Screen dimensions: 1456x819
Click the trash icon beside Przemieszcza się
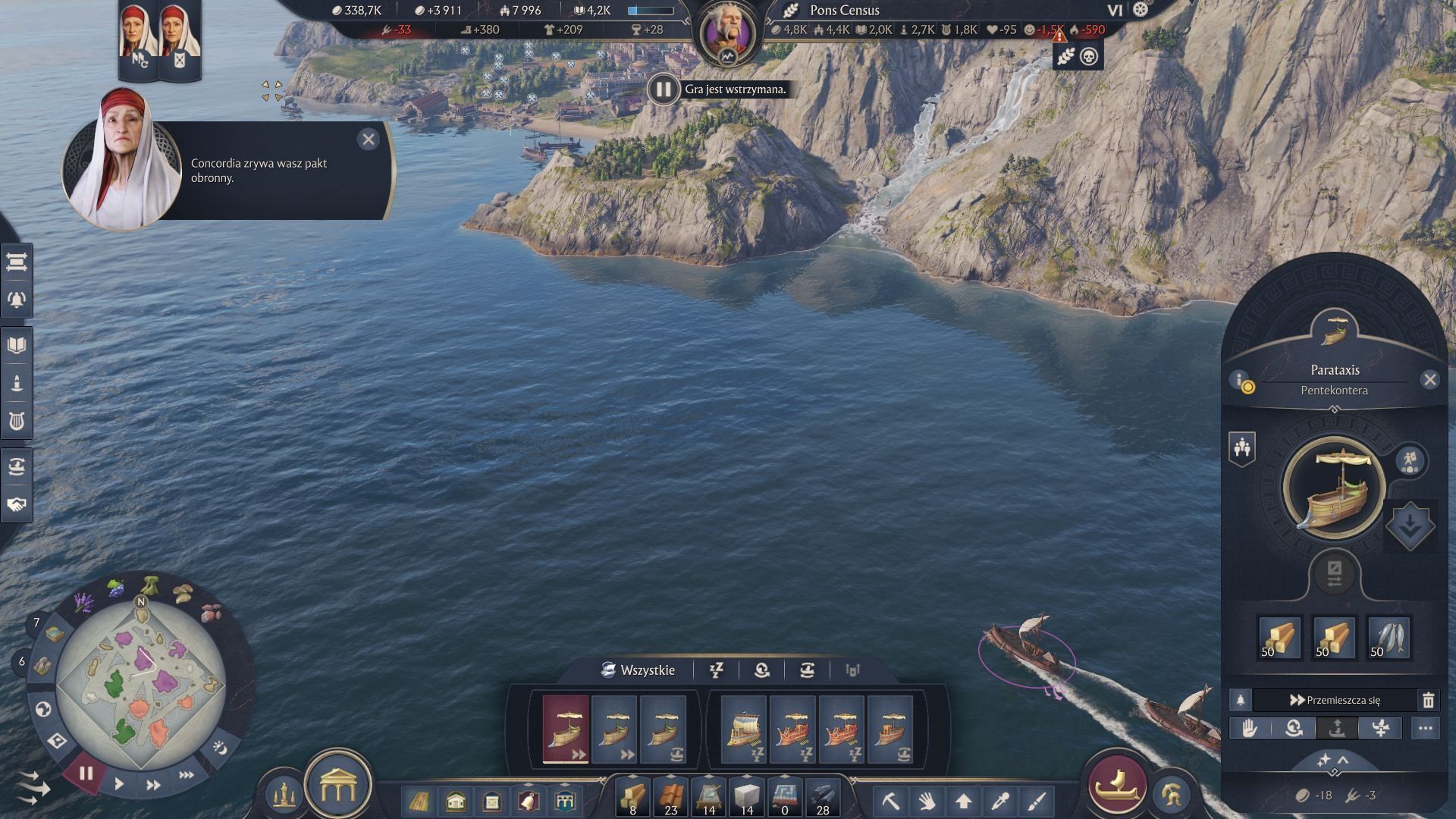tap(1428, 700)
